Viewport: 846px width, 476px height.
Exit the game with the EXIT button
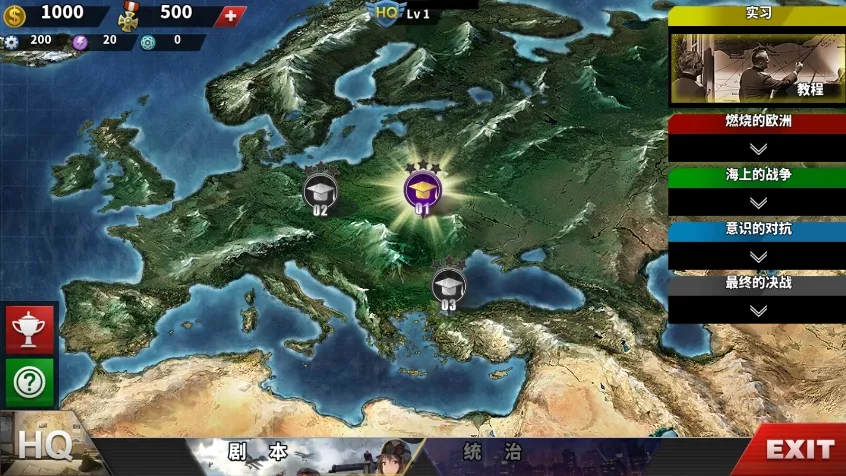click(799, 449)
